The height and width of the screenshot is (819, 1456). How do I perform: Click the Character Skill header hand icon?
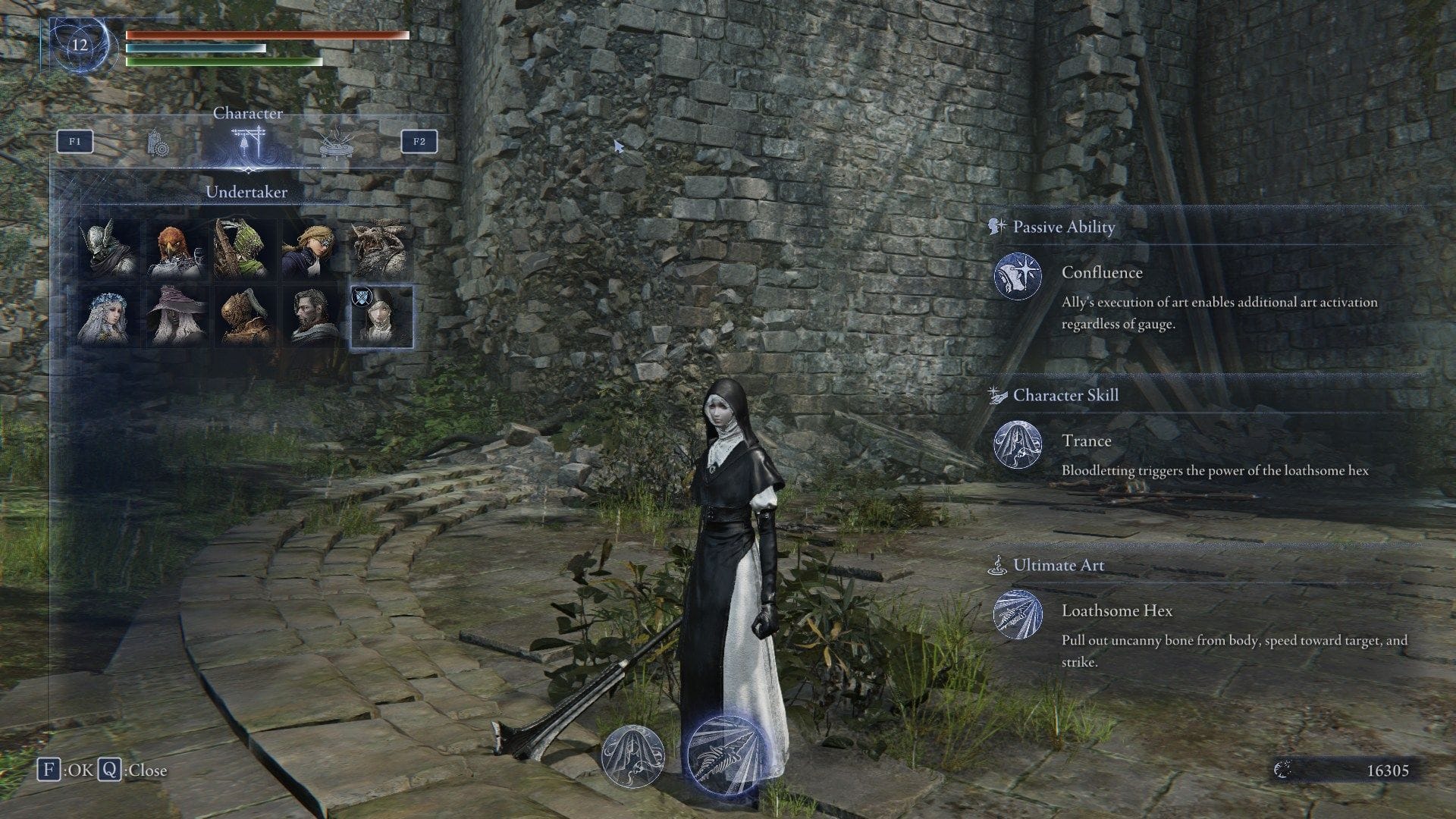[996, 394]
